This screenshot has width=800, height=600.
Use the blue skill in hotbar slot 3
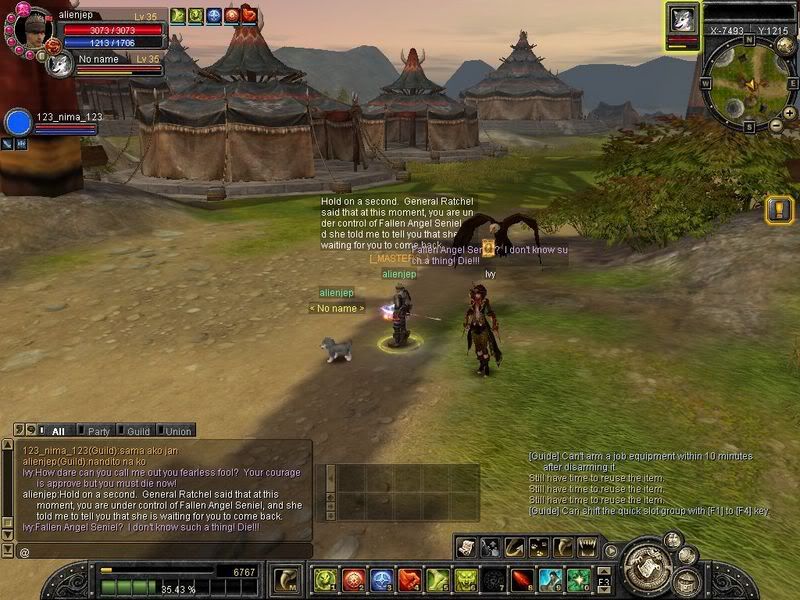pos(381,580)
